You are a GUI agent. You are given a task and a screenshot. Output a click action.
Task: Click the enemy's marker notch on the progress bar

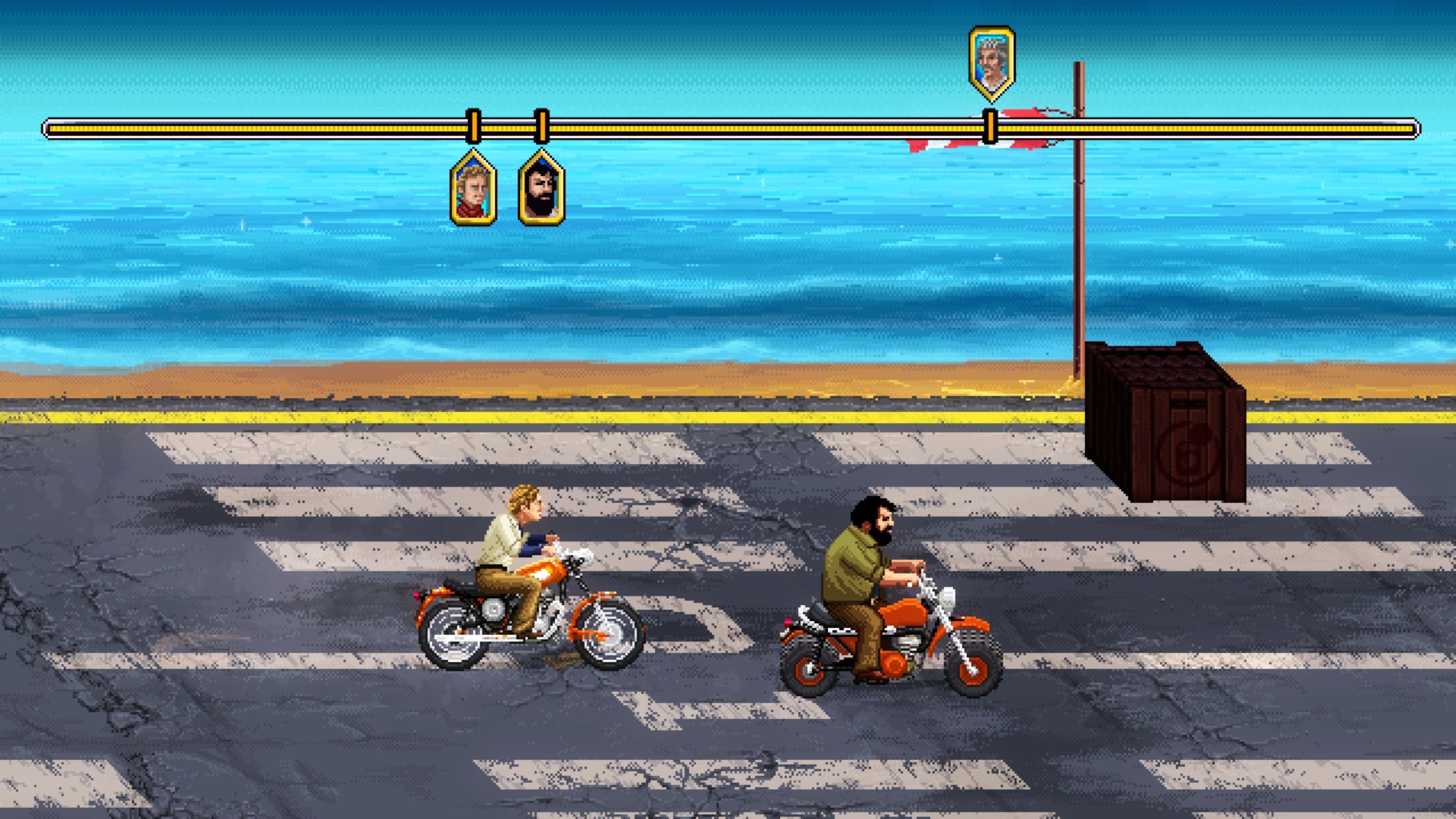[990, 126]
